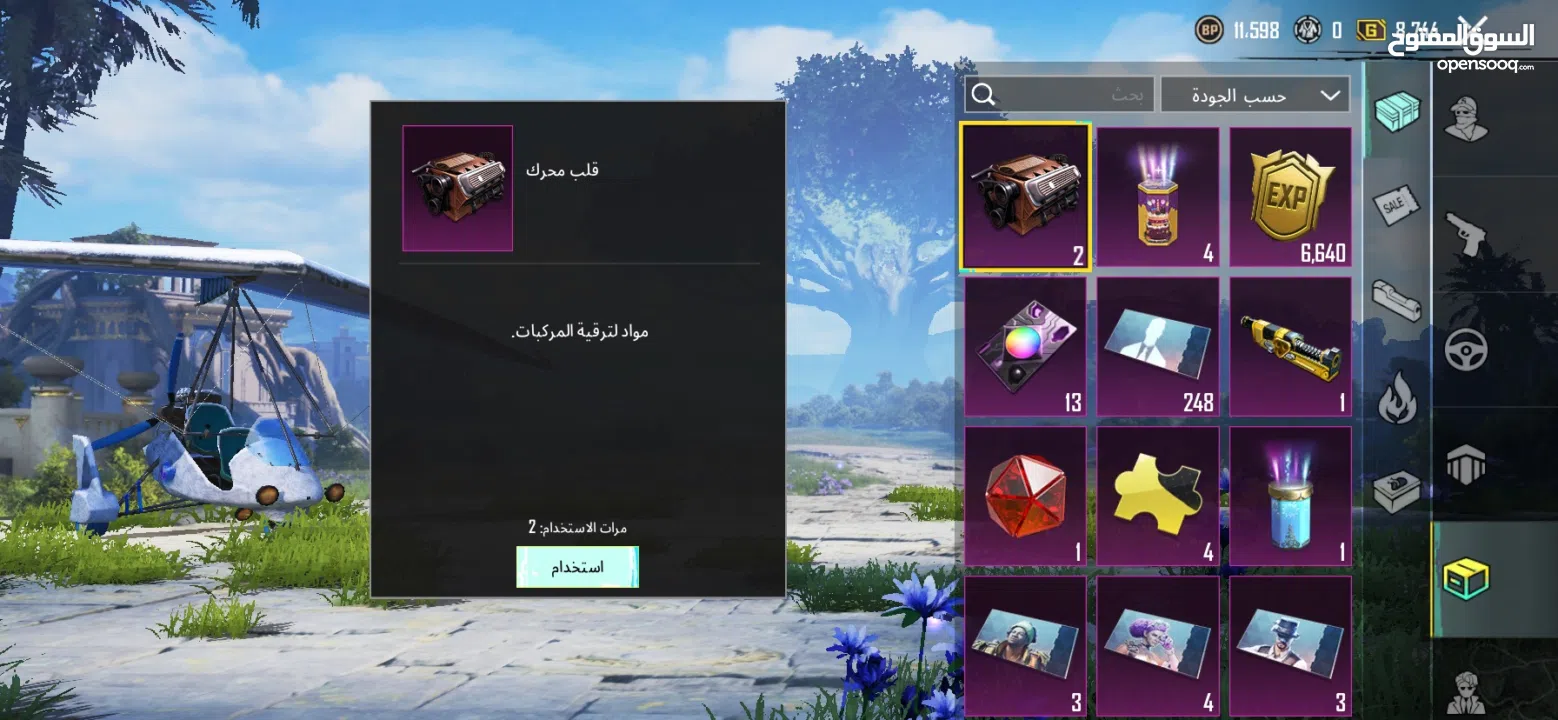The width and height of the screenshot is (1558, 720).
Task: Click the chevron arrow next to sort by quality
Action: 1330,93
